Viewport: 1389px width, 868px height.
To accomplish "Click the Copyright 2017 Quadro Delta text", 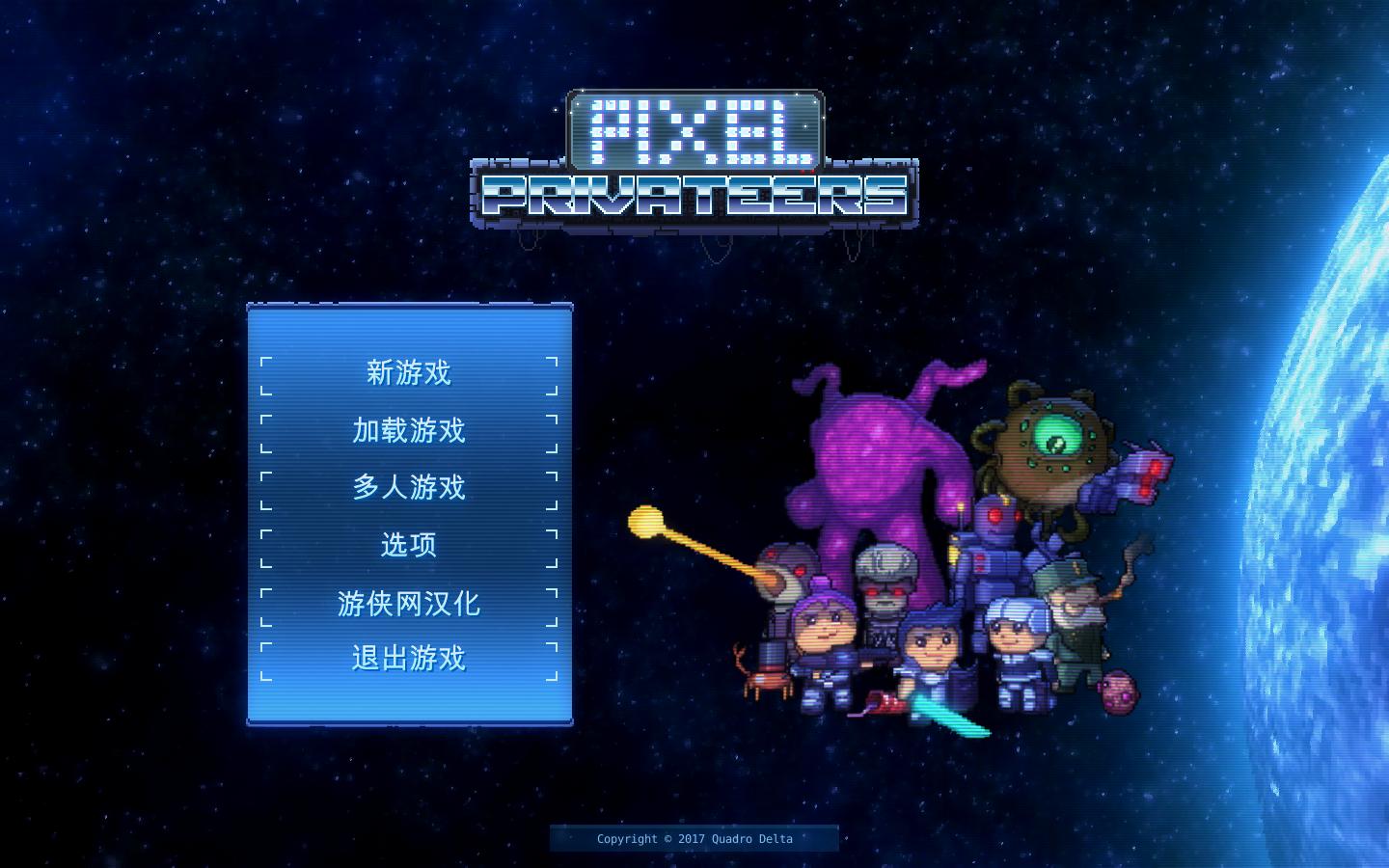I will click(694, 838).
